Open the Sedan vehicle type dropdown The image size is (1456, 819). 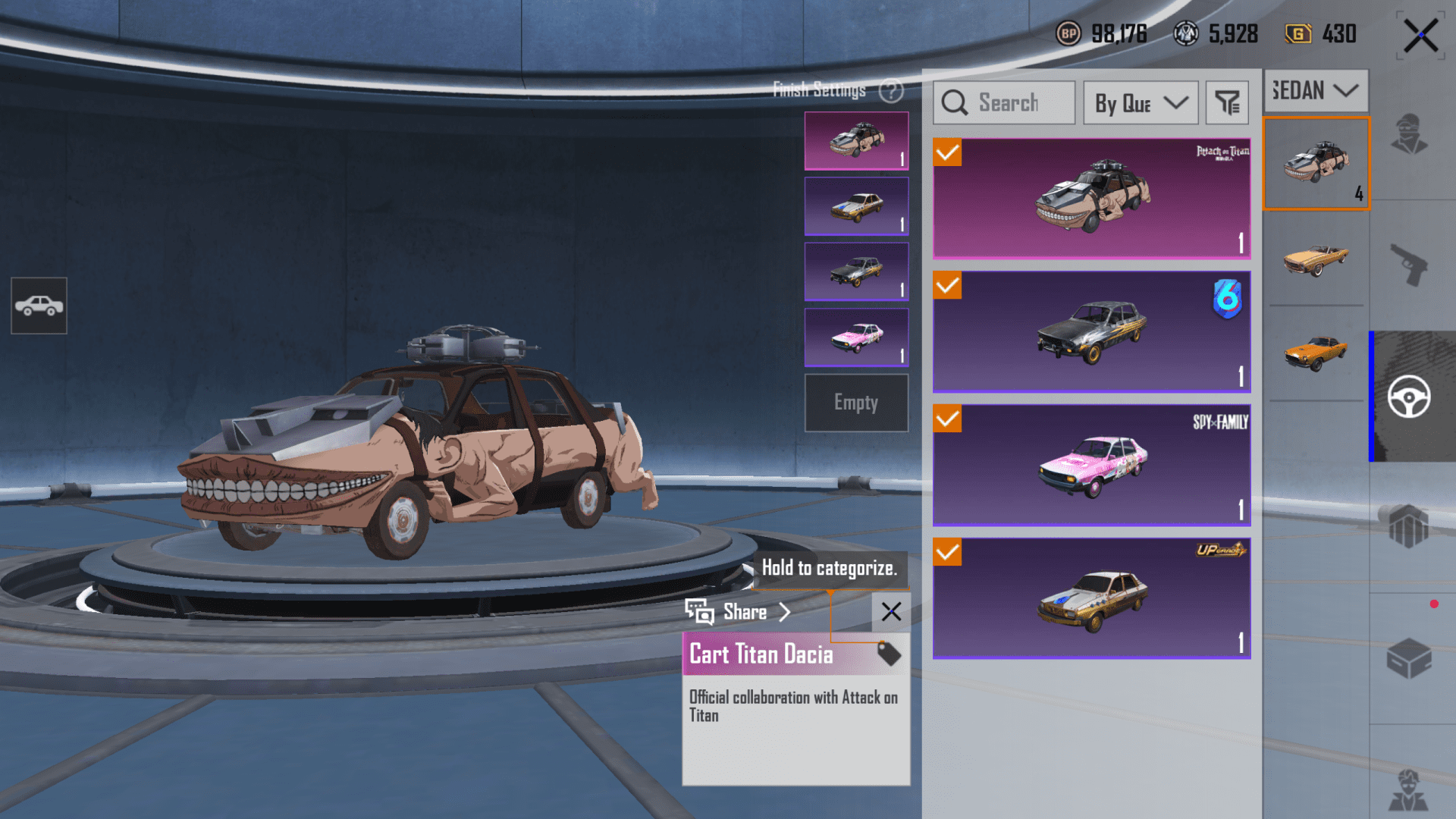click(1315, 91)
